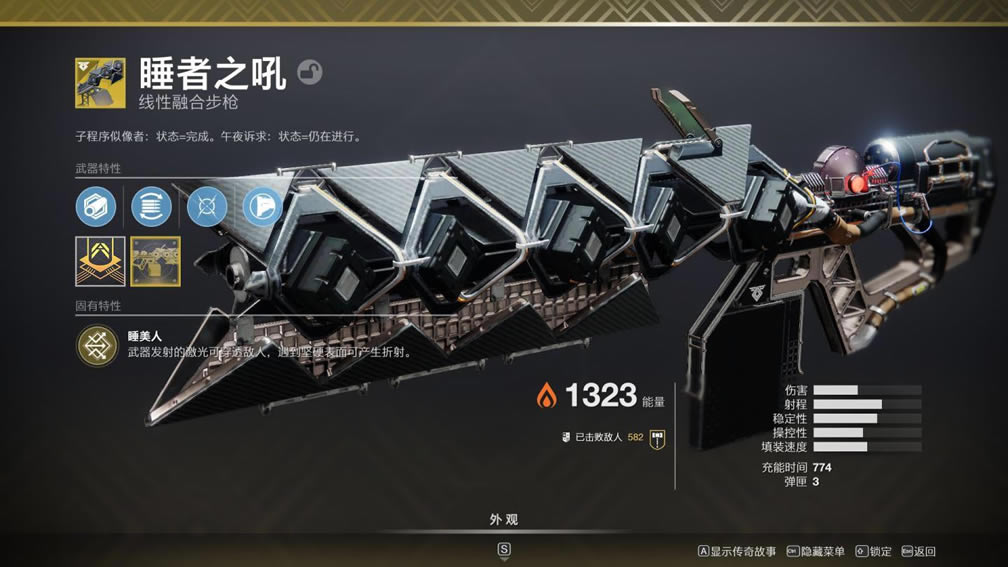This screenshot has width=1008, height=567.
Task: Click the 已击败敌人 kill tracker badge
Action: pyautogui.click(x=657, y=437)
